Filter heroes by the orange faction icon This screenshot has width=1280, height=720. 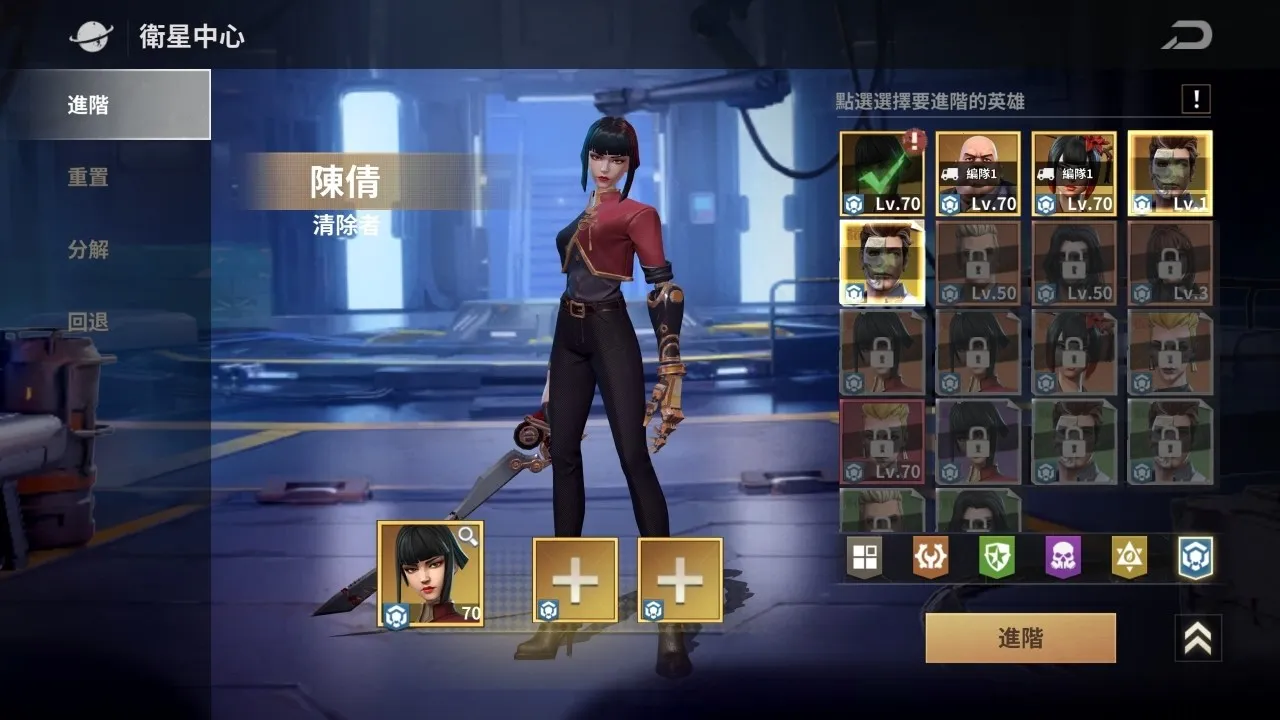930,558
